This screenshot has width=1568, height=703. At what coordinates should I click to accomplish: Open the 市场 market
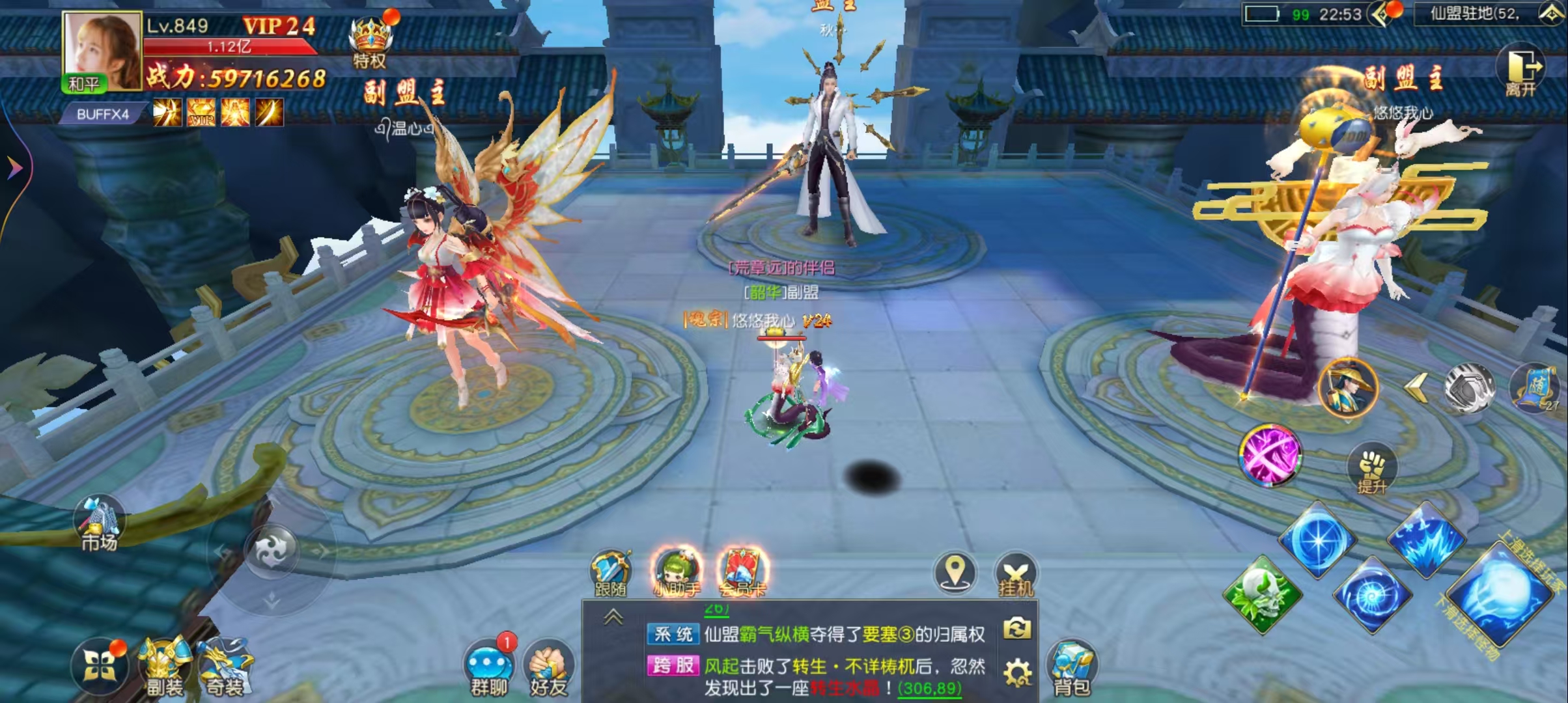(100, 524)
